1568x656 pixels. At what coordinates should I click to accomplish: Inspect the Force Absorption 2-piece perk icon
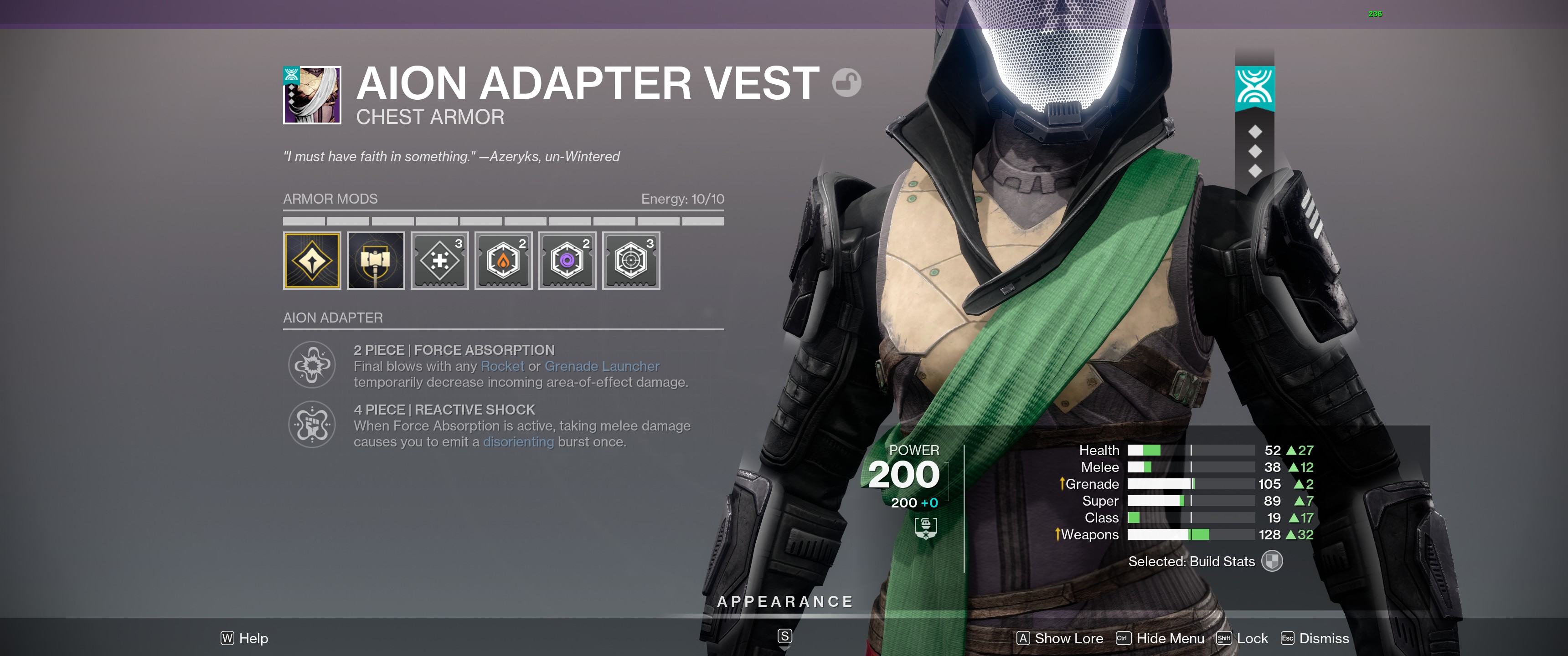click(312, 365)
